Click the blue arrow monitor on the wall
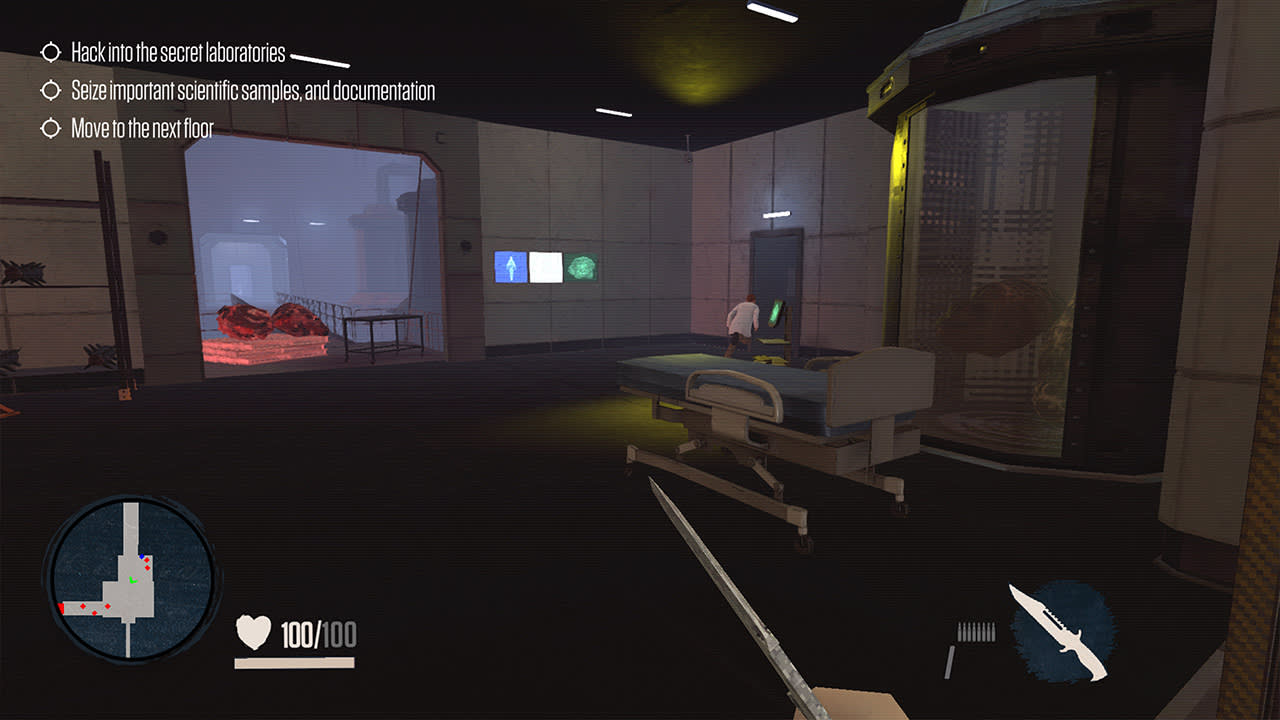This screenshot has height=720, width=1280. tap(511, 267)
